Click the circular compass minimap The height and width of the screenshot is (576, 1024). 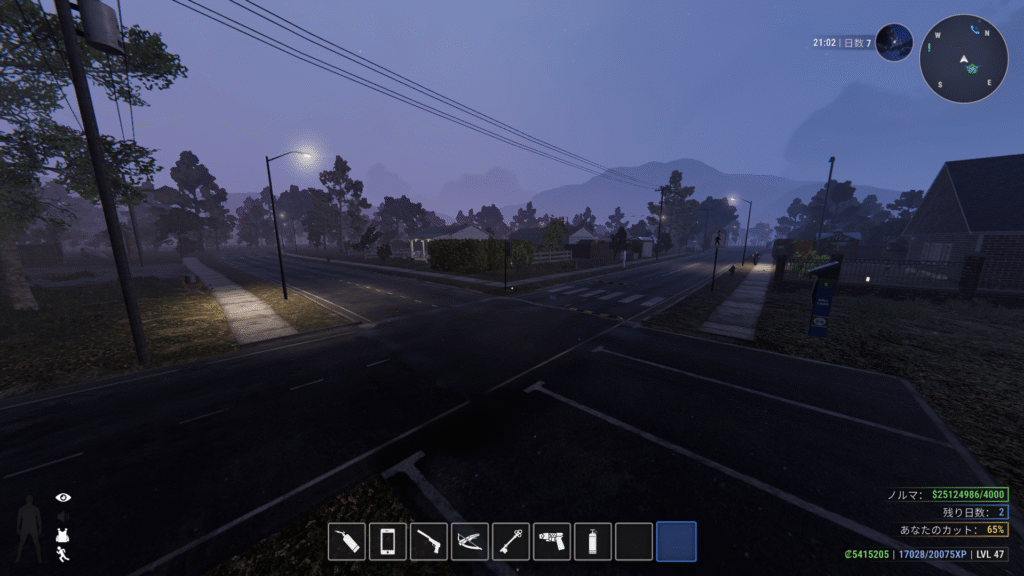pyautogui.click(x=964, y=58)
